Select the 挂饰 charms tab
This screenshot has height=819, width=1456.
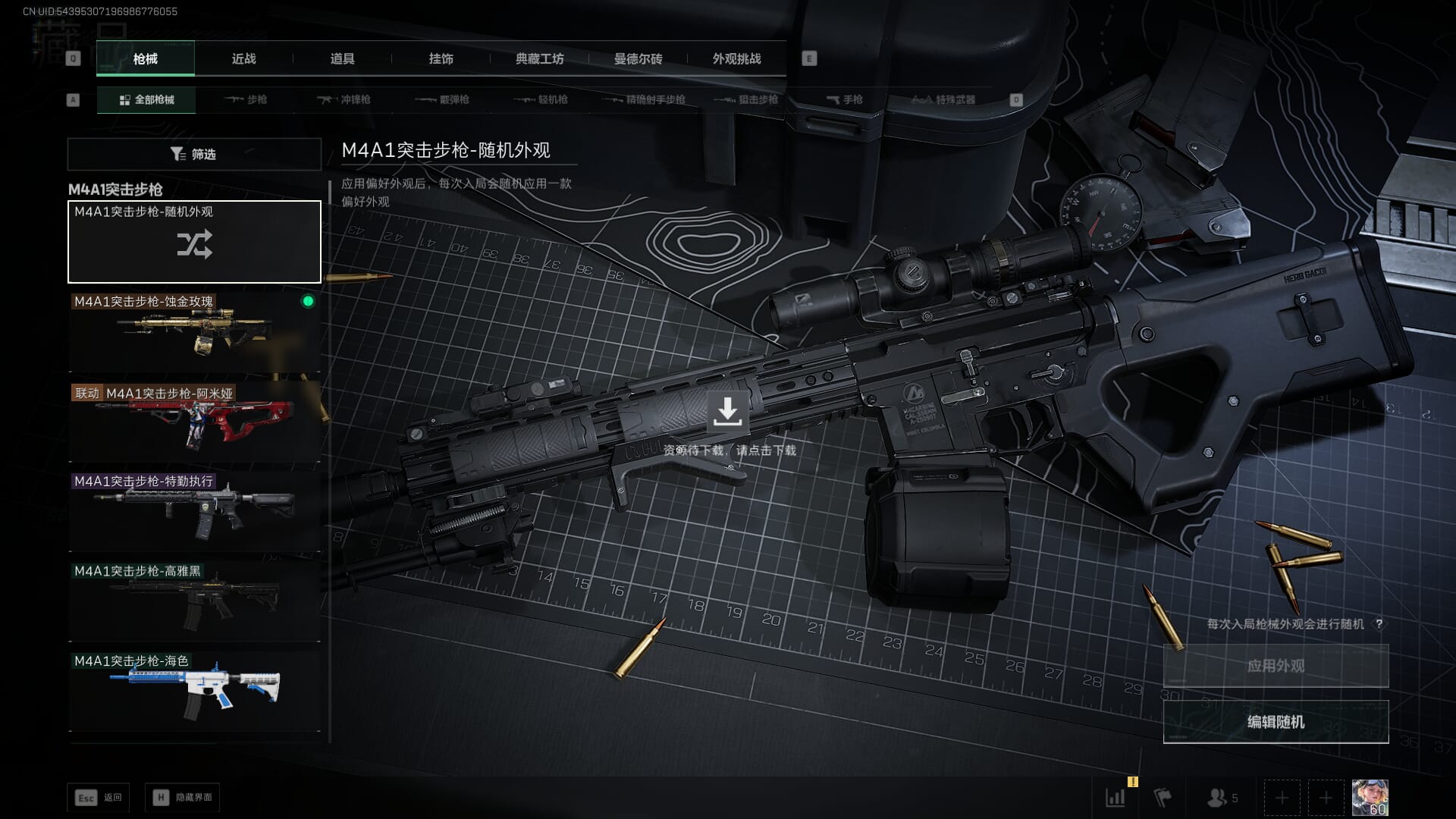coord(441,58)
